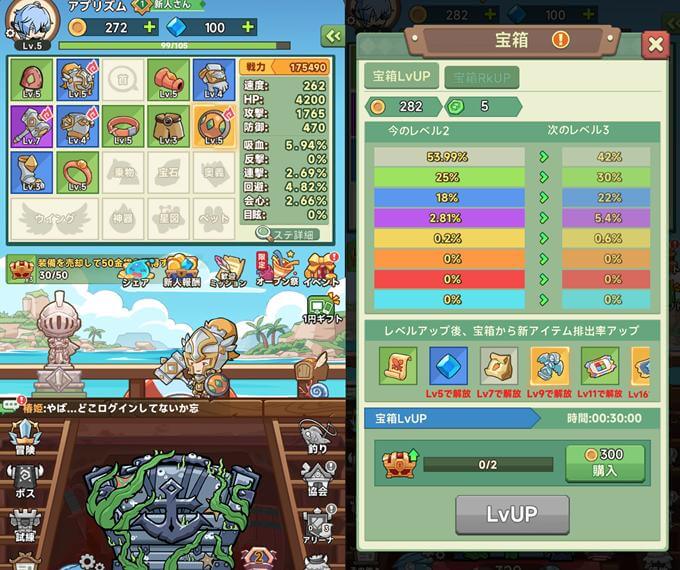680x570 pixels.
Task: Select the Lv.3 pants equipment slot
Action: click(x=169, y=126)
